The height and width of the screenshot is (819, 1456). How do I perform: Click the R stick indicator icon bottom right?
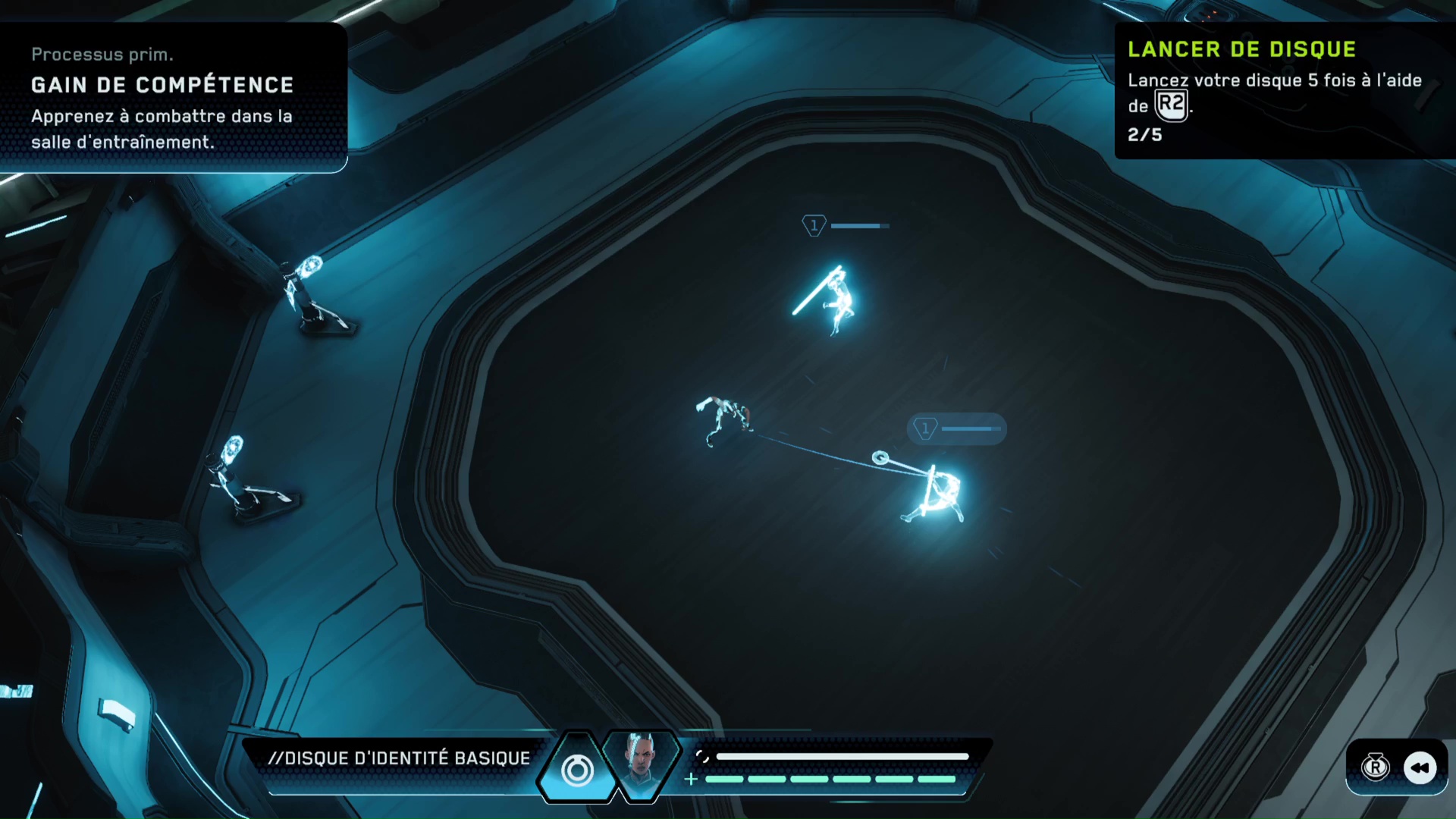1376,768
